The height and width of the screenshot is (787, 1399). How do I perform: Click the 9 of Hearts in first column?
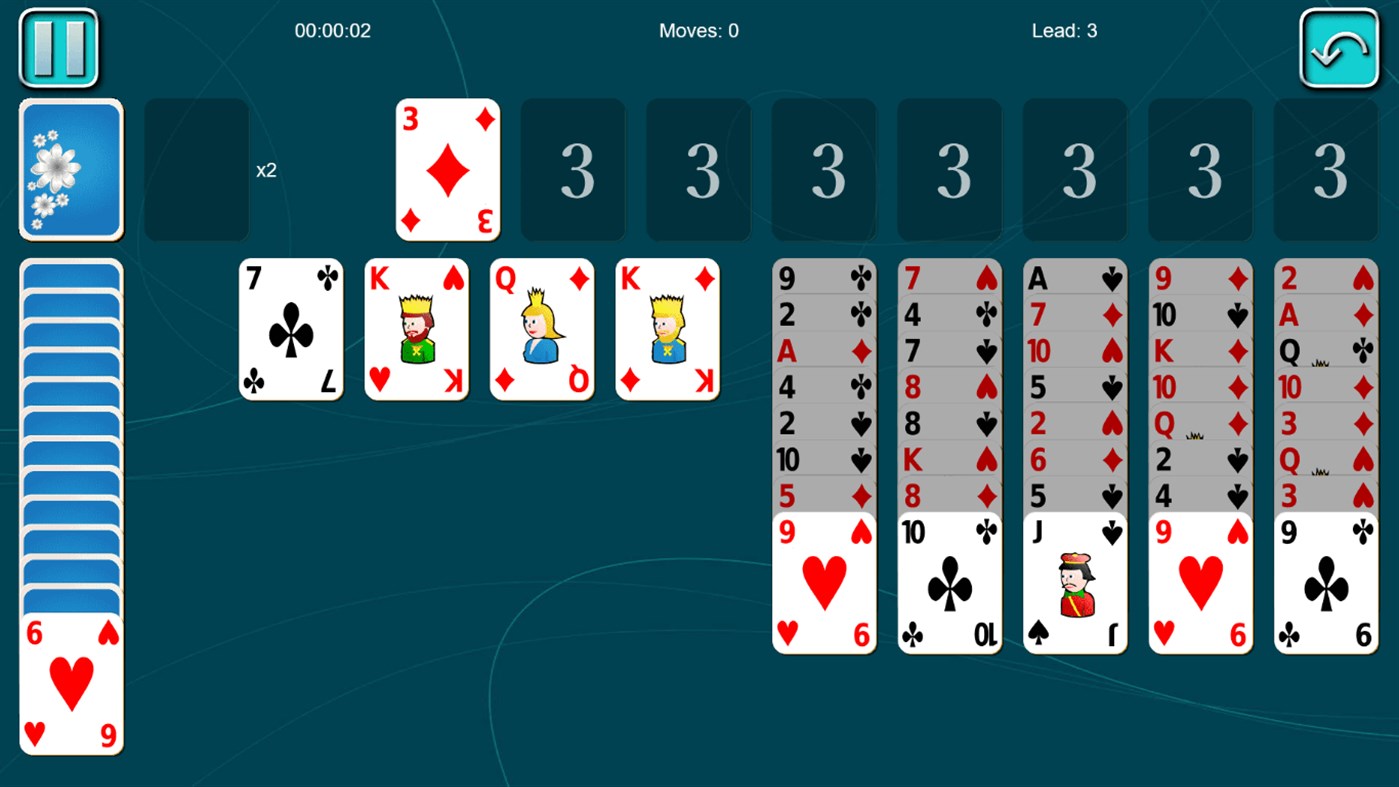823,580
